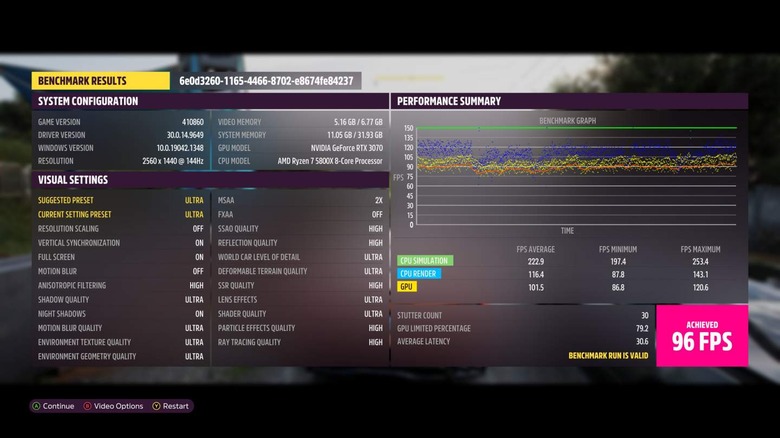The width and height of the screenshot is (780, 438).
Task: Select Continue to leave benchmark results
Action: click(x=54, y=406)
